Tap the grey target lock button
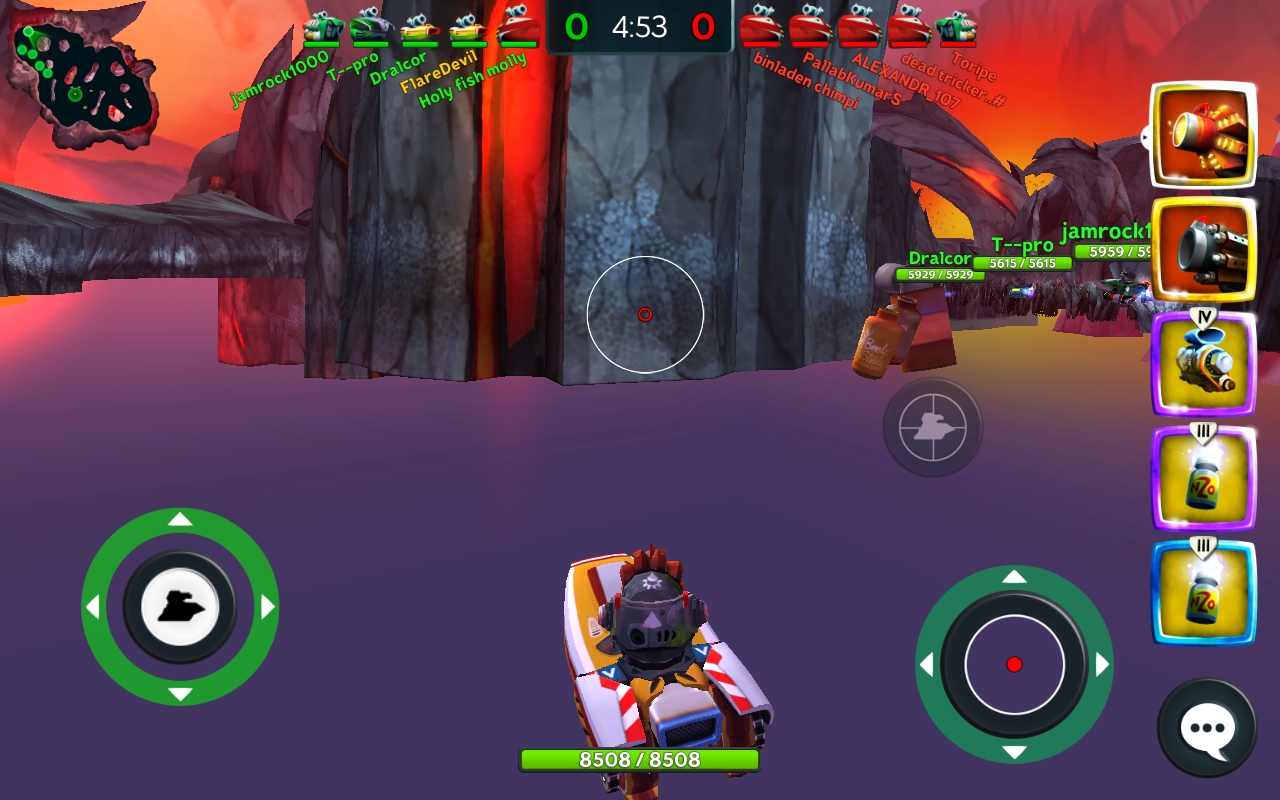Screen dimensions: 1280x800 click(932, 427)
